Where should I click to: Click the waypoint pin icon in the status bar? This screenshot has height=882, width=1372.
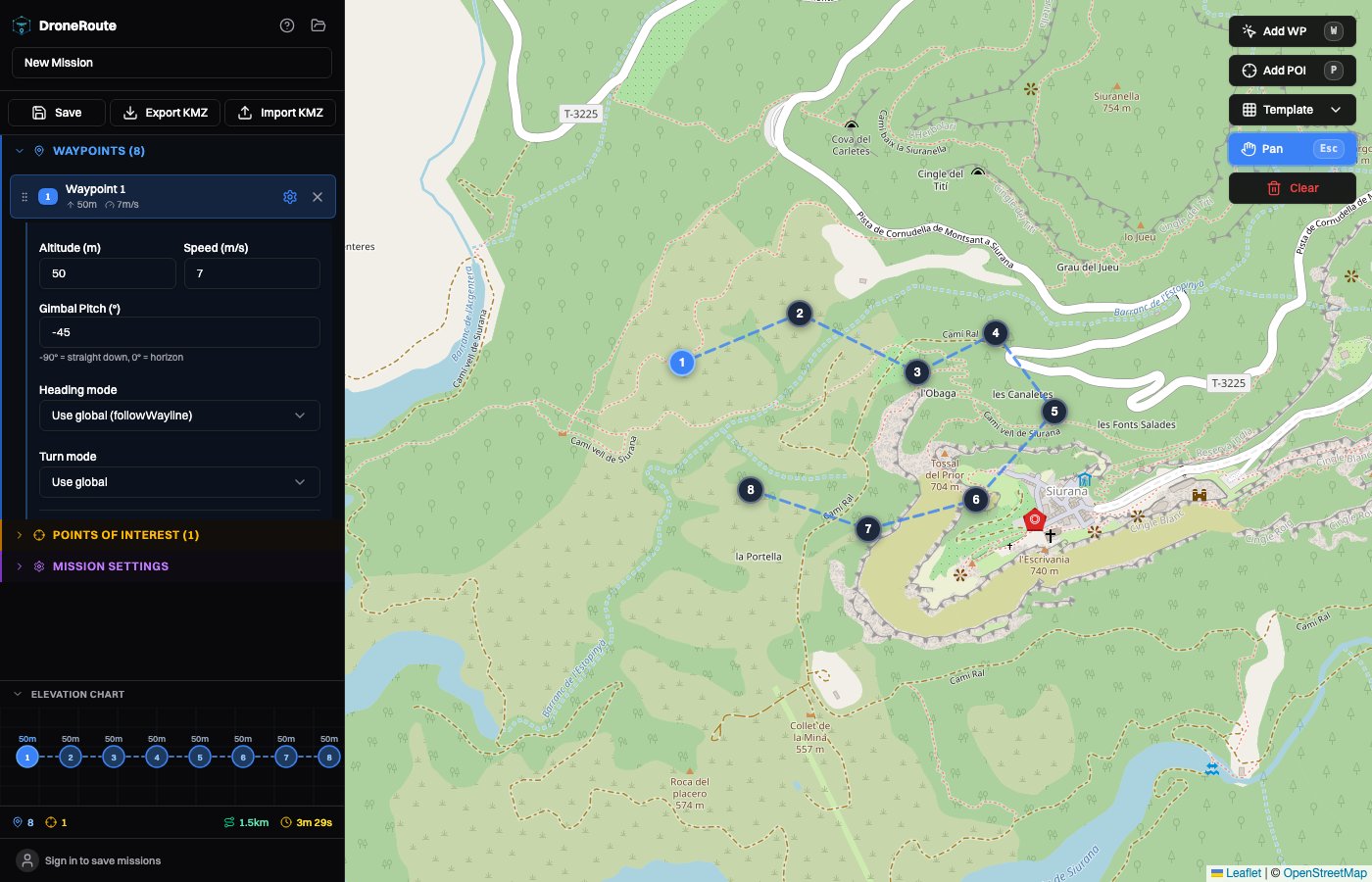click(x=17, y=822)
